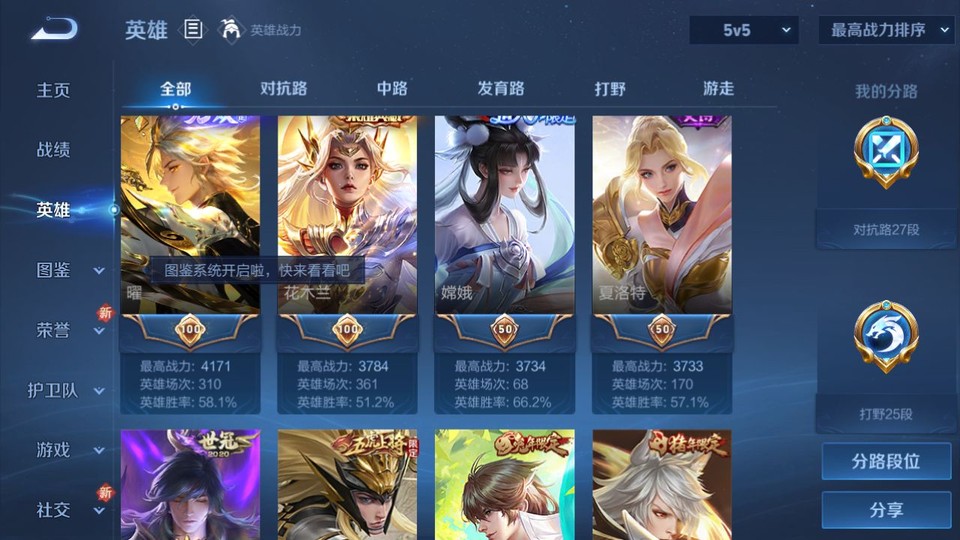Image resolution: width=960 pixels, height=540 pixels.
Task: Switch to the 中路 tab
Action: 392,88
